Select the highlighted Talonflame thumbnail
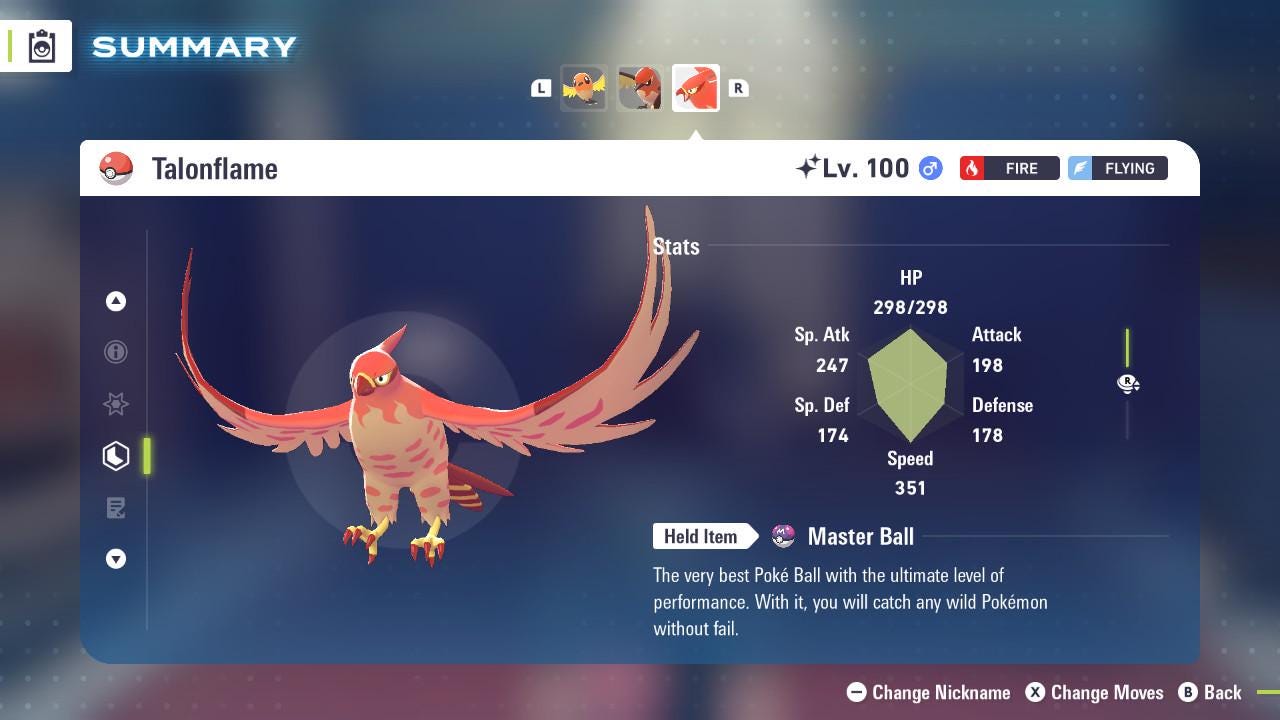The height and width of the screenshot is (720, 1280). (x=696, y=89)
